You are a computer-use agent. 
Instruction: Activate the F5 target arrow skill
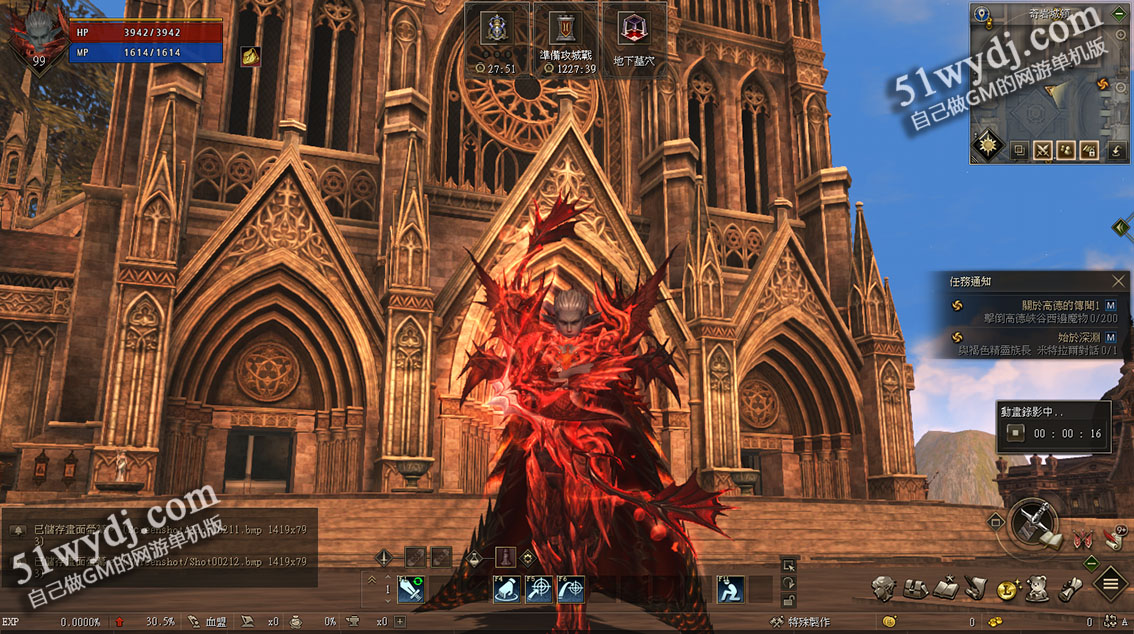[x=540, y=590]
